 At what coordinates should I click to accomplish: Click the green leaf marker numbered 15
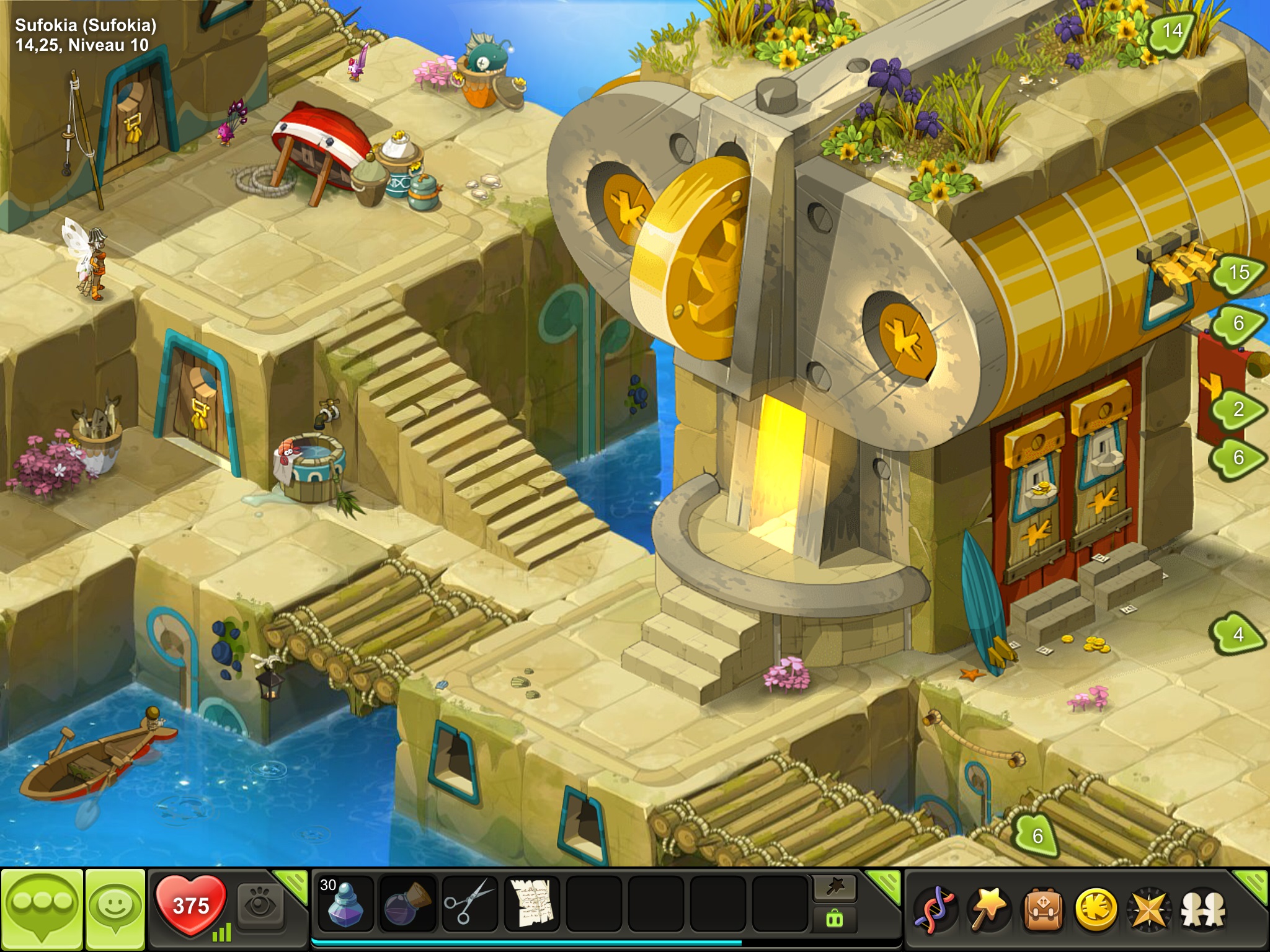1238,271
